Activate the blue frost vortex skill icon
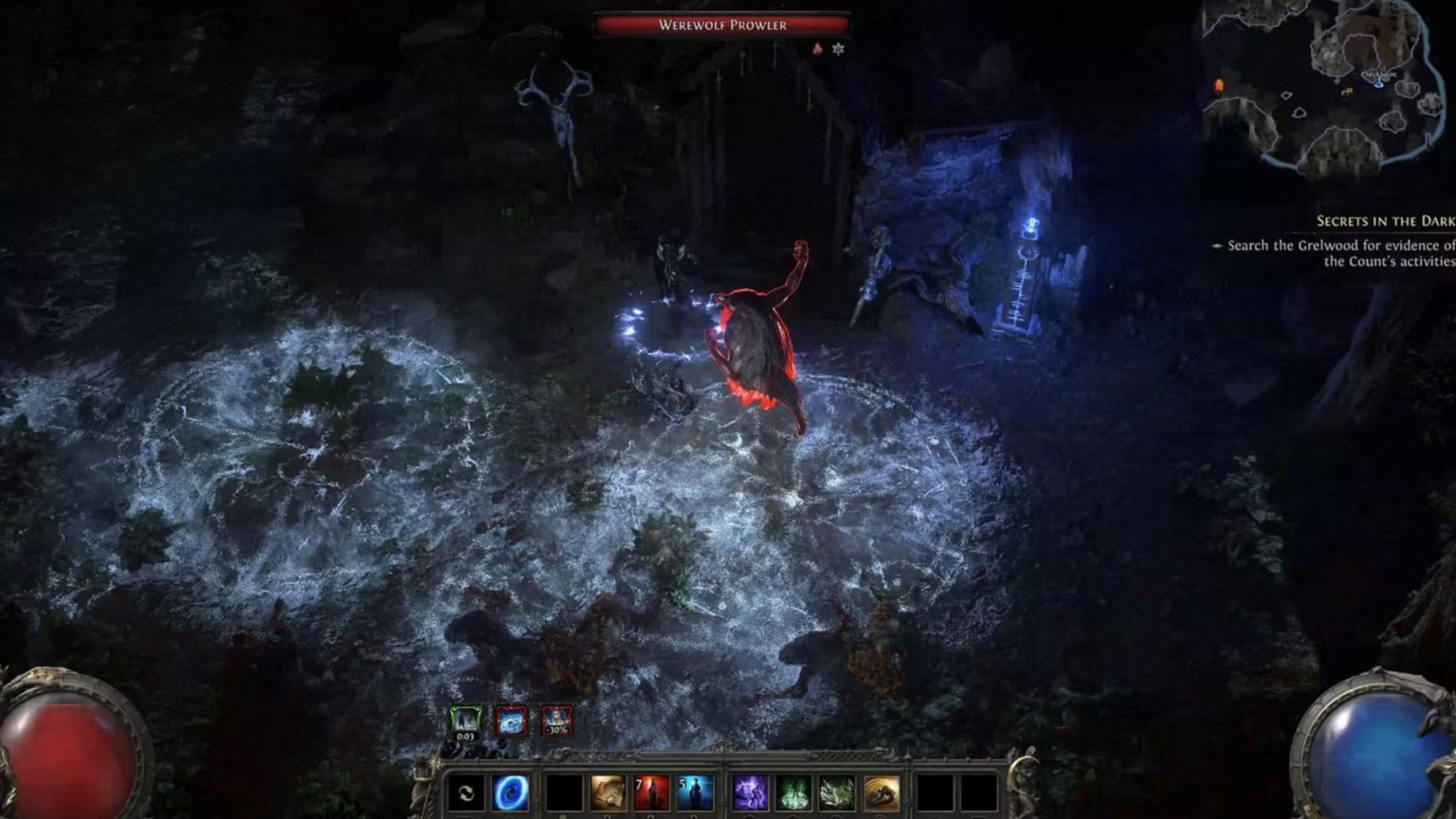 coord(510,794)
